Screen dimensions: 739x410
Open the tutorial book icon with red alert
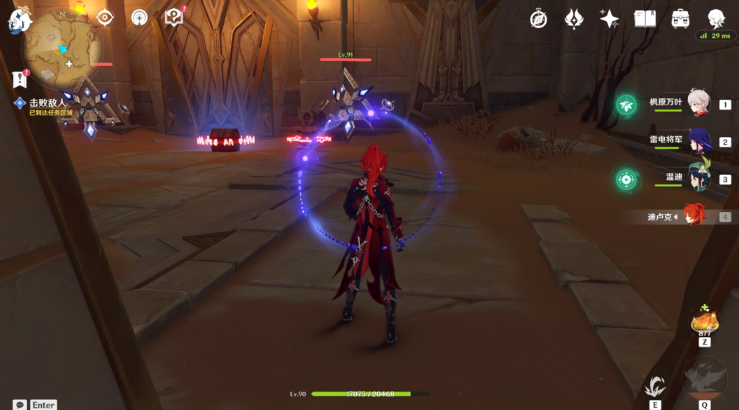(174, 17)
